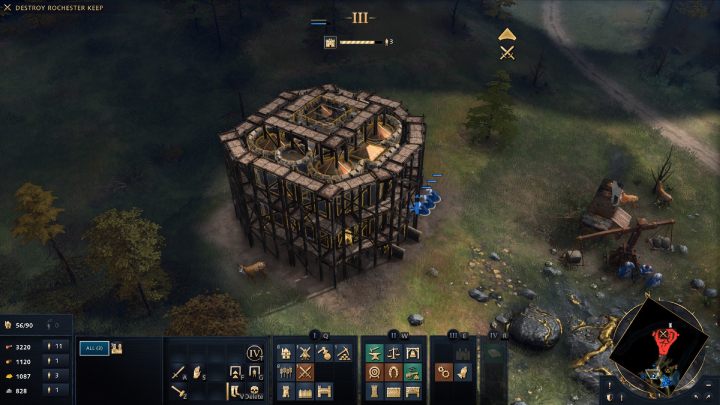Build an archery range with target icon
This screenshot has width=720, height=405.
tap(374, 372)
